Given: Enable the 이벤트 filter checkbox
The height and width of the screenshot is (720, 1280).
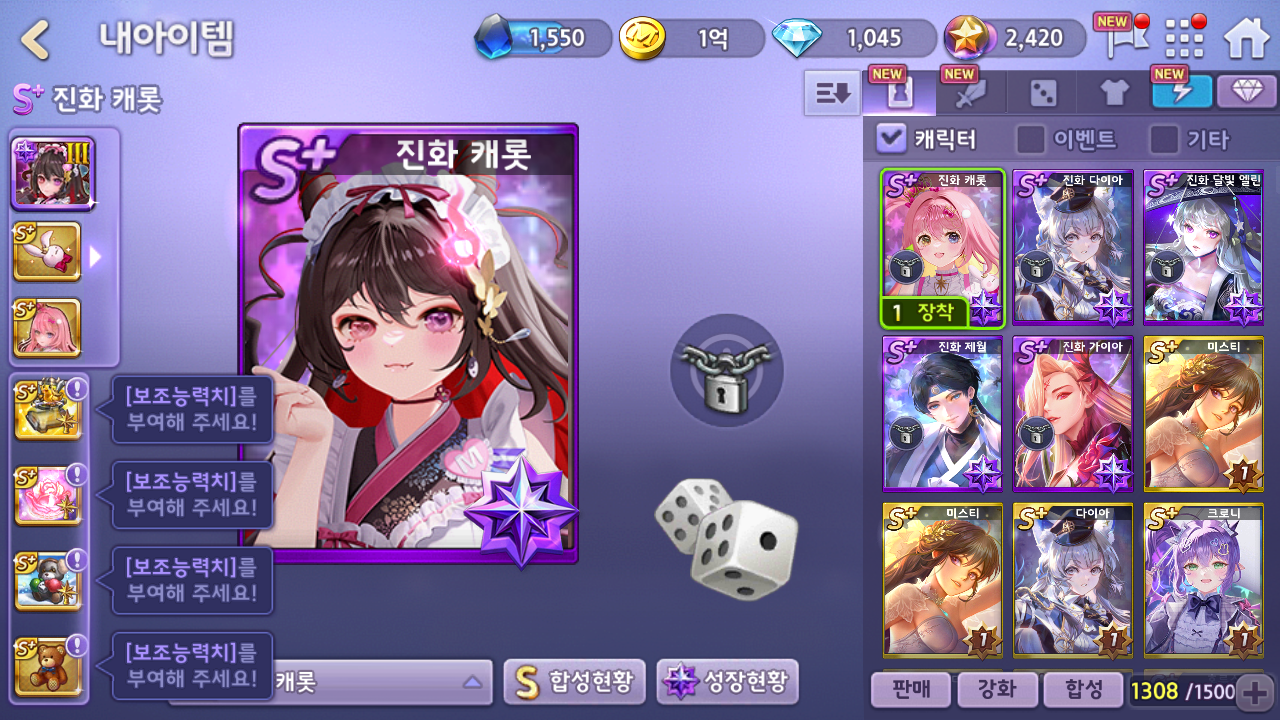Looking at the screenshot, I should 1031,138.
